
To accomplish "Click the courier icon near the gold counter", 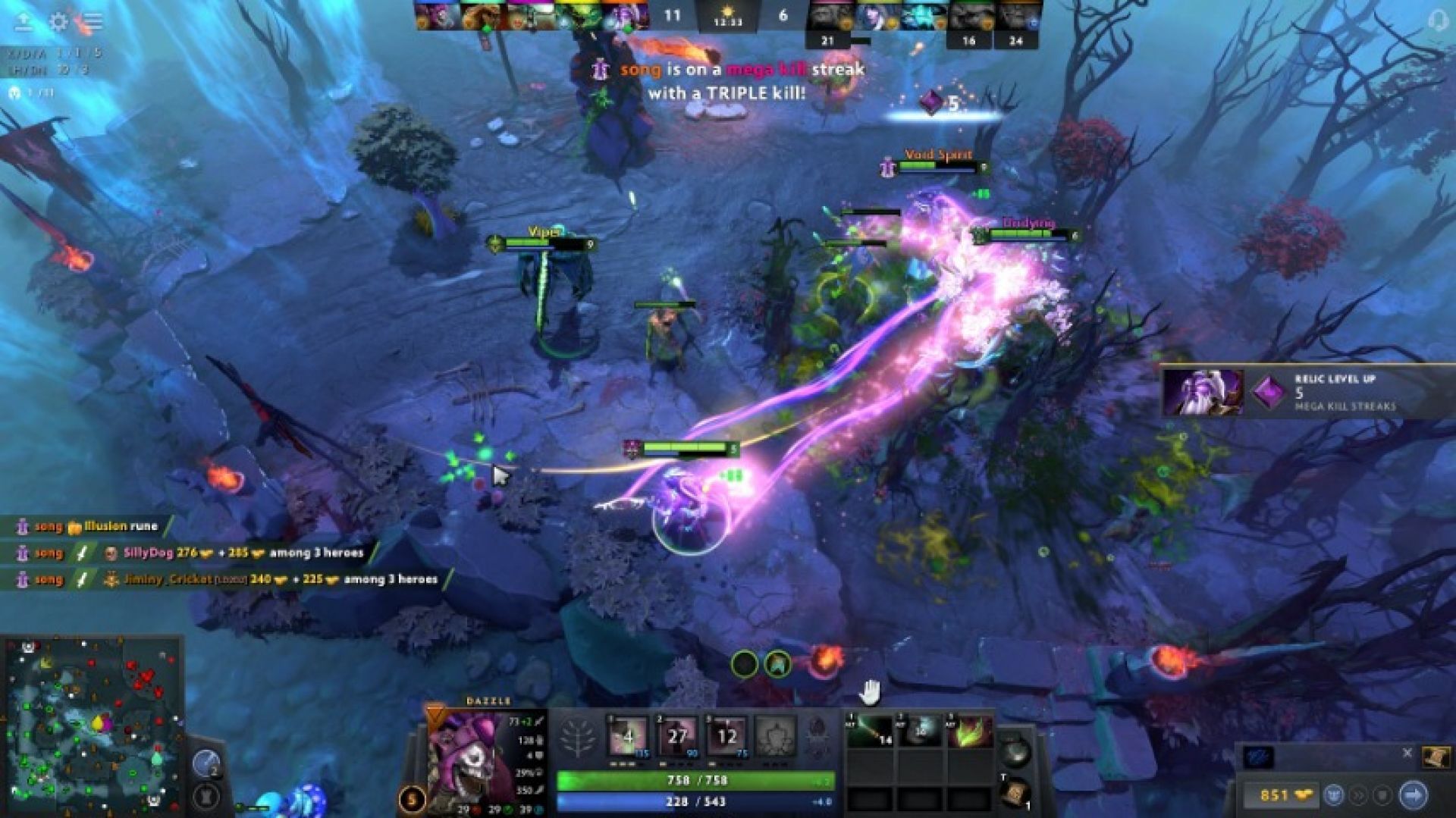I will [x=1333, y=794].
